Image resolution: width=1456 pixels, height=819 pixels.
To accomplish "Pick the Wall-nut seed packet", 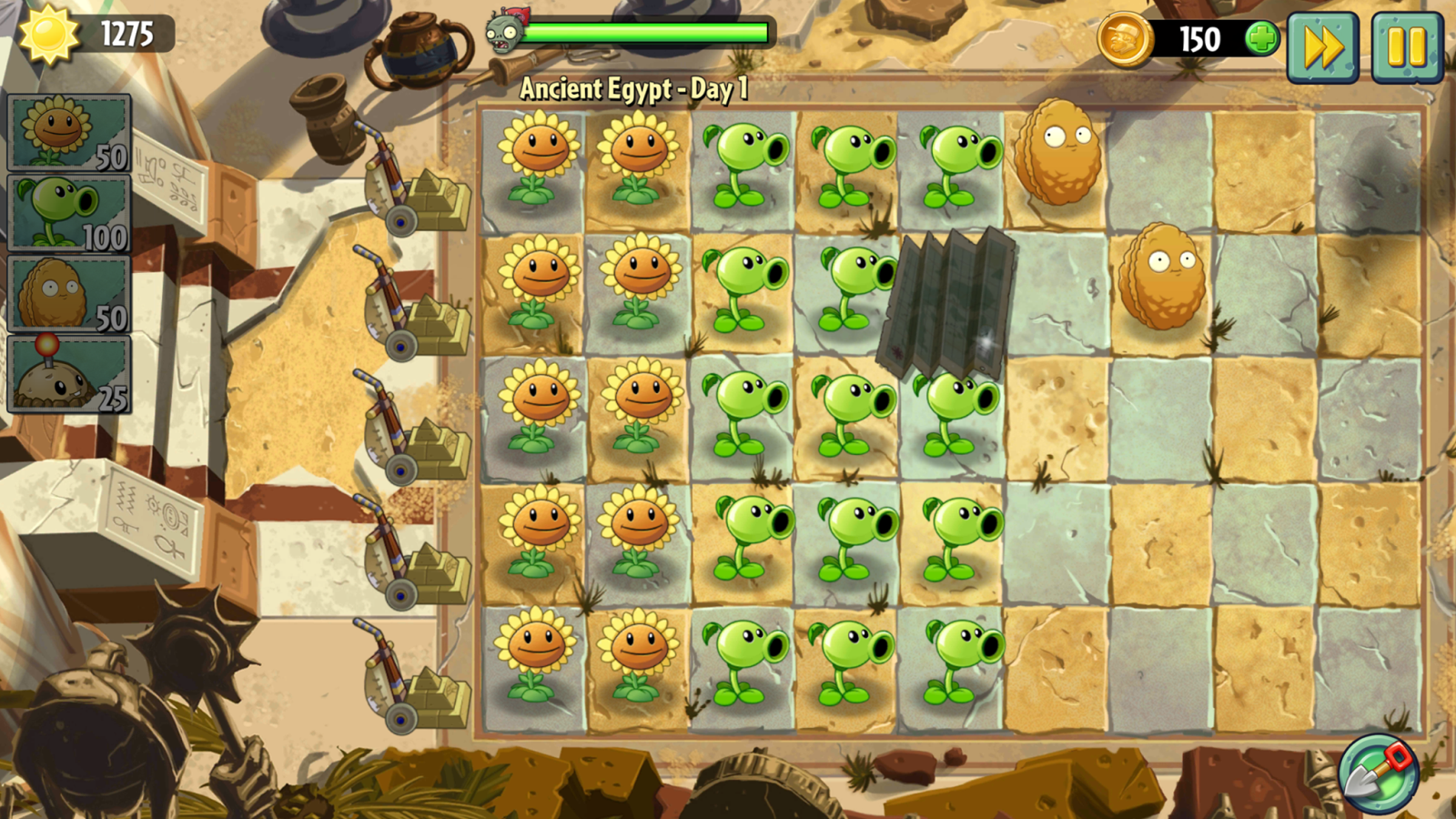I will 69,293.
